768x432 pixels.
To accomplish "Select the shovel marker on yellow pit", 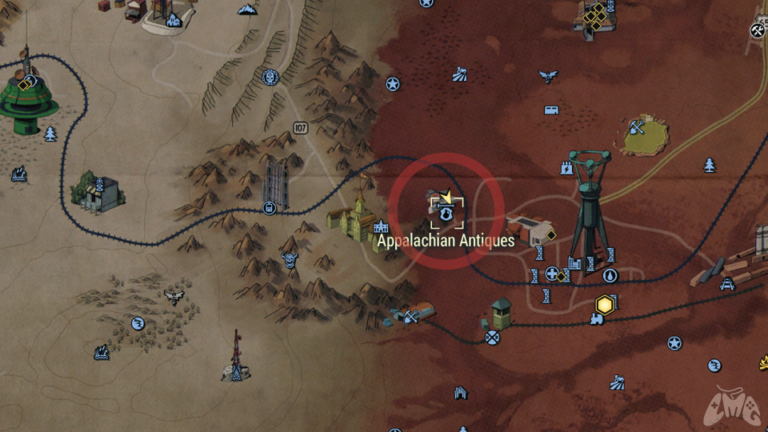I will [635, 127].
